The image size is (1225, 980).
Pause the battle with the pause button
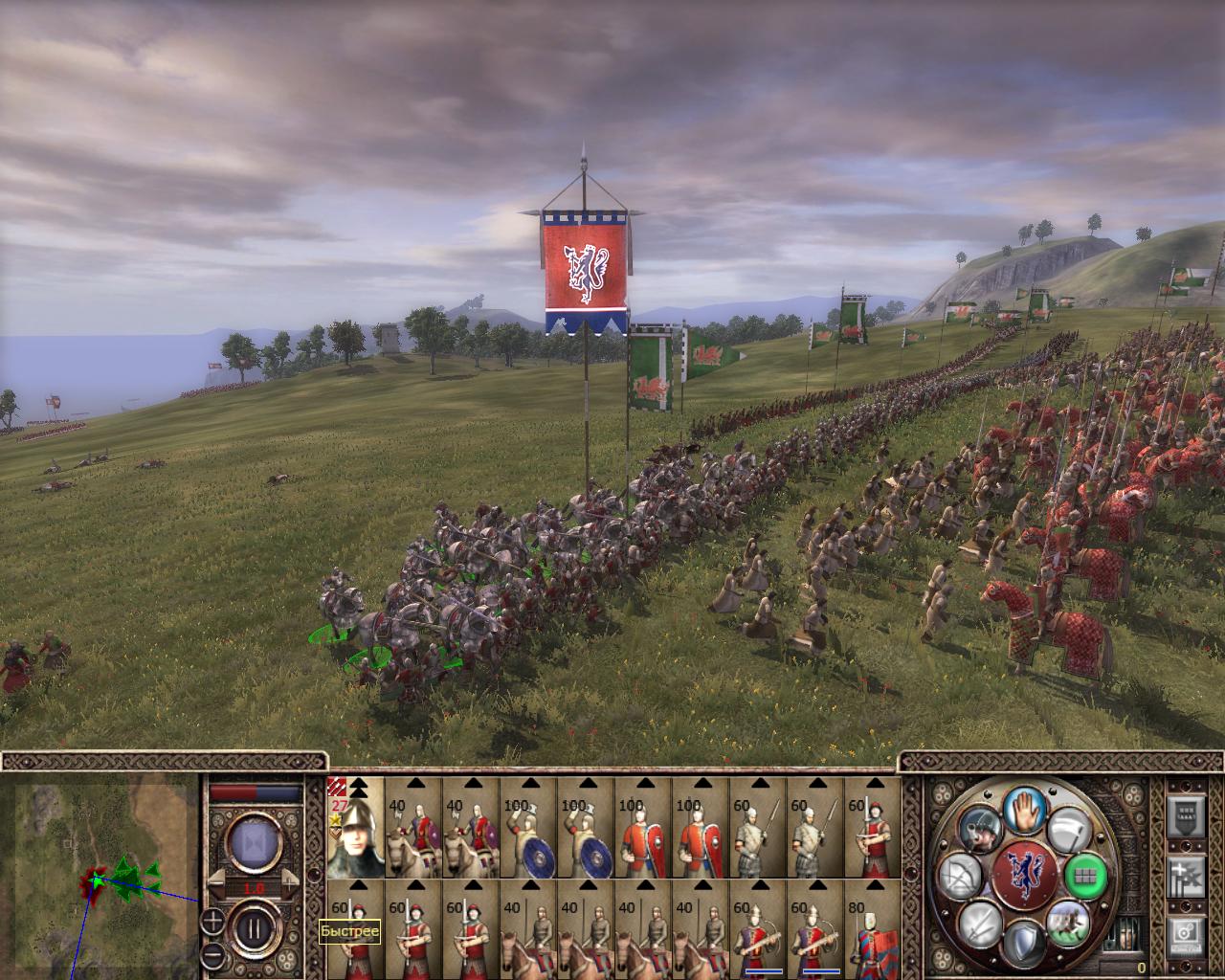(255, 928)
